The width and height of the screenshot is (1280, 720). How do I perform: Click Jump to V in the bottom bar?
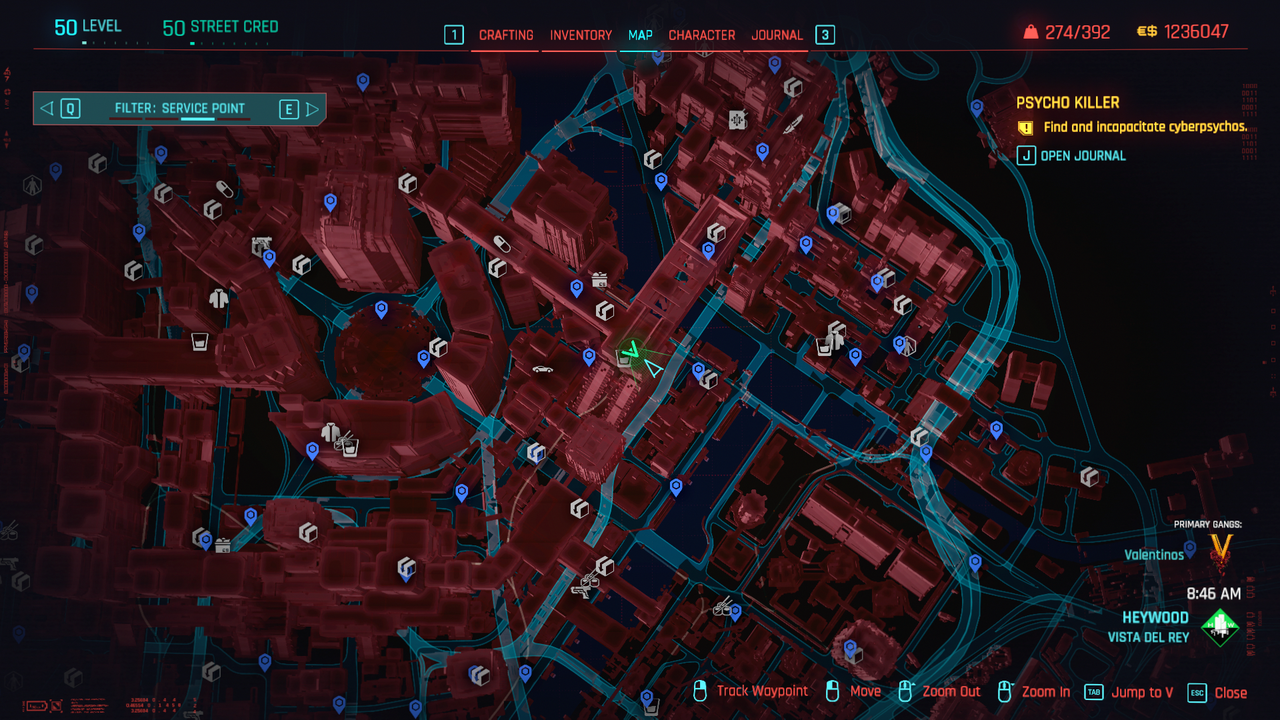[1142, 692]
